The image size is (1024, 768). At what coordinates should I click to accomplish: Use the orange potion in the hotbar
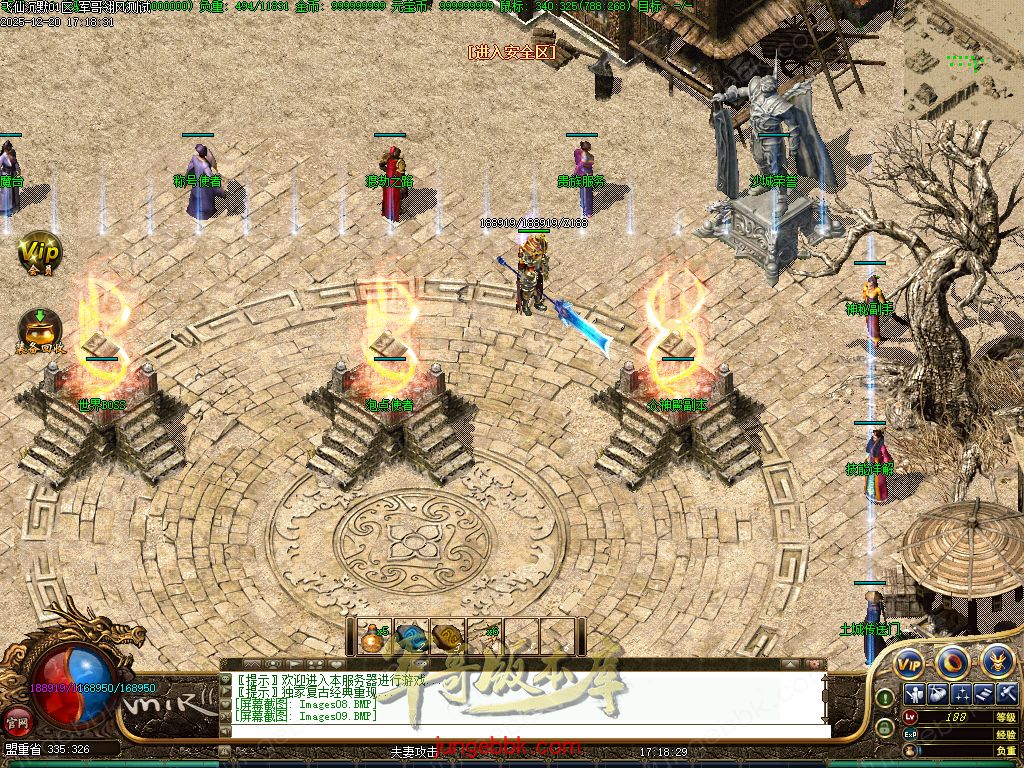click(373, 635)
